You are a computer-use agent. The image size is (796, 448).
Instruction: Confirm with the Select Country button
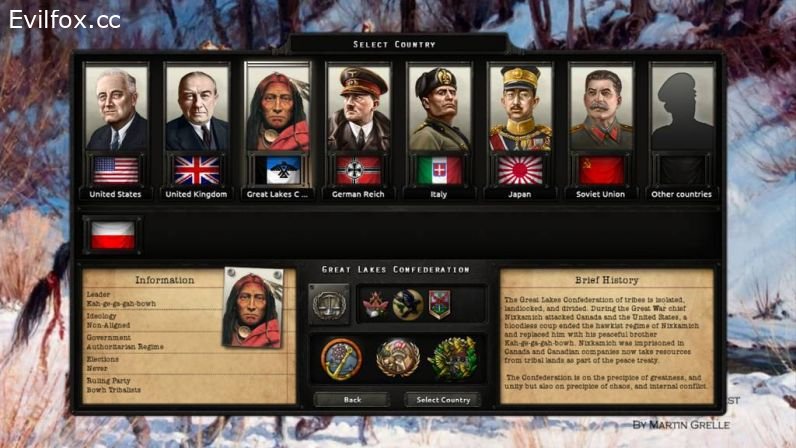point(442,399)
